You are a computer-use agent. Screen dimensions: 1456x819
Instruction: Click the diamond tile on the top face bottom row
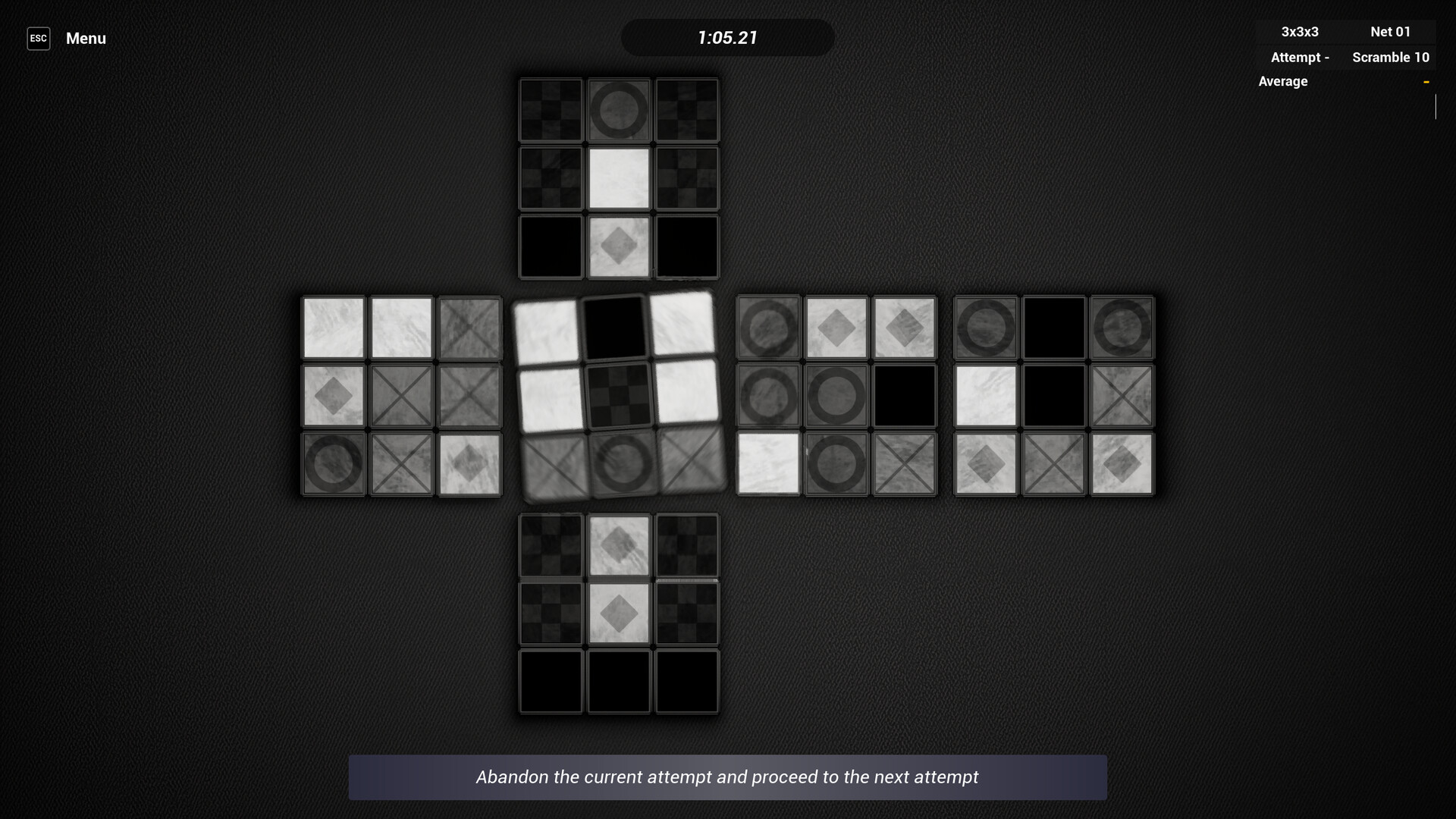[619, 246]
